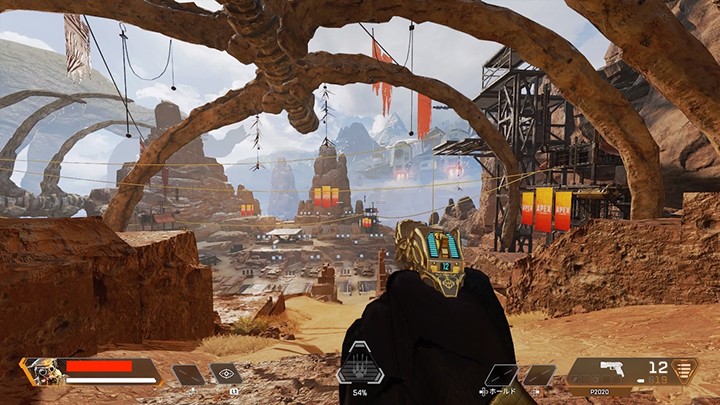Click the ammo type icon beside the P2020
The image size is (720, 405).
tap(685, 369)
